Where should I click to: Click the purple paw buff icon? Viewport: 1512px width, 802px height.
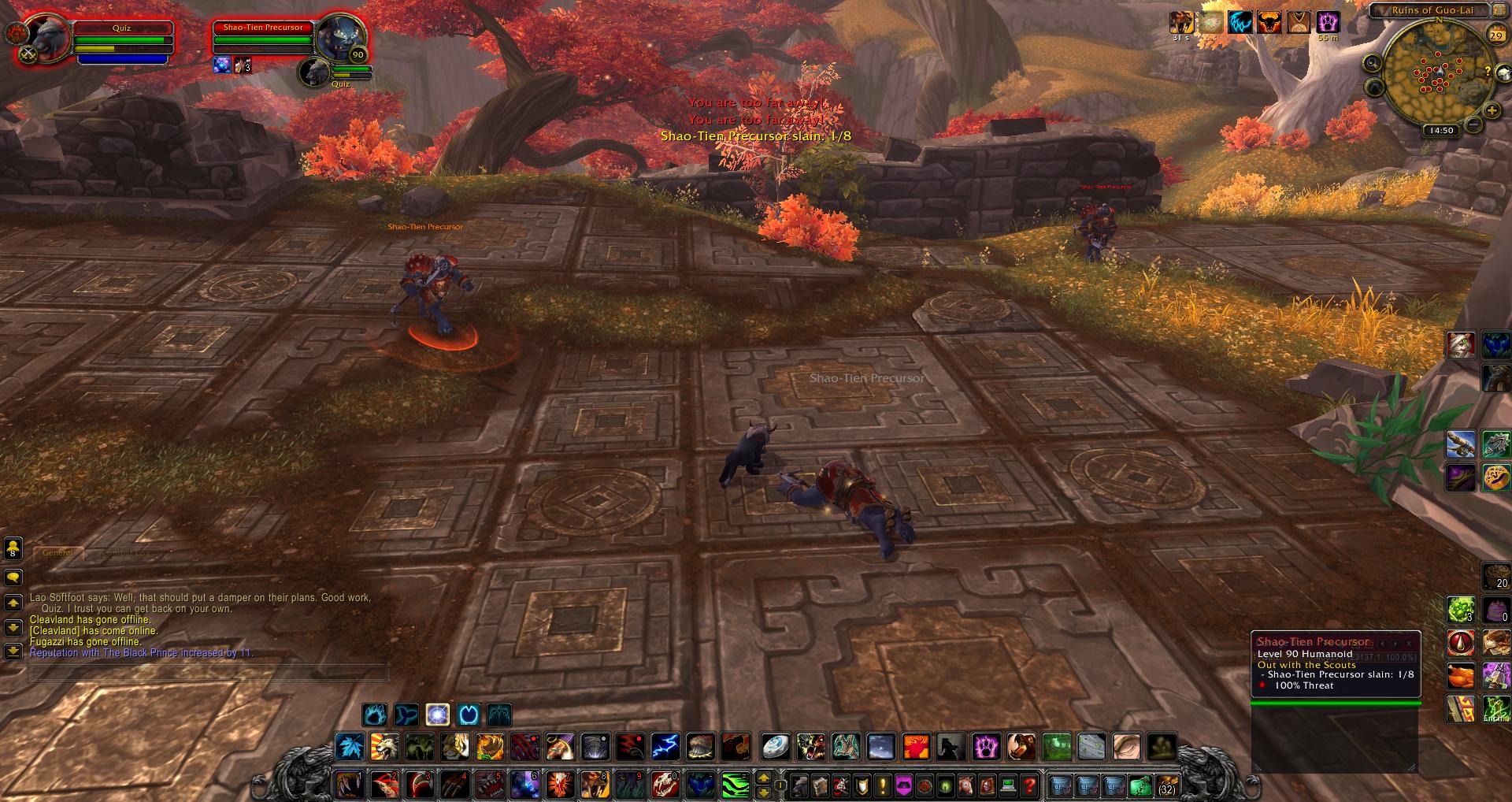(1329, 23)
